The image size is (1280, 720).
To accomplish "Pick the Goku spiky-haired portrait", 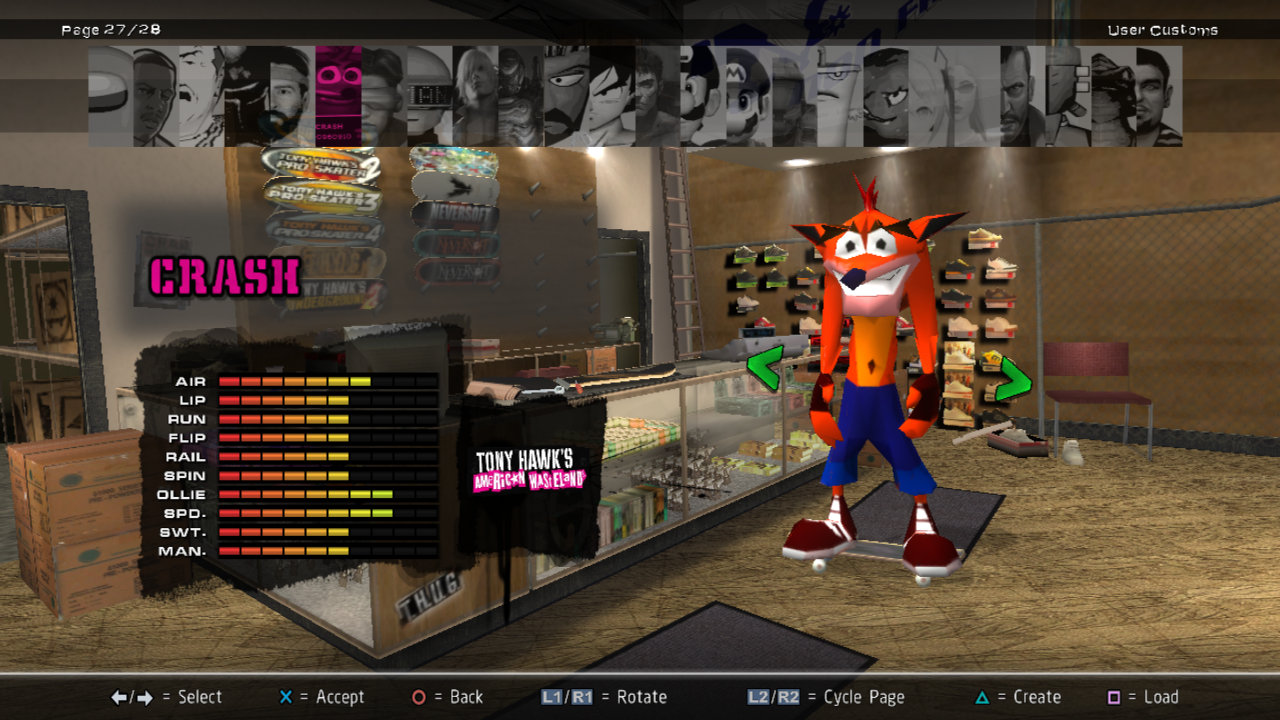I will pos(611,96).
